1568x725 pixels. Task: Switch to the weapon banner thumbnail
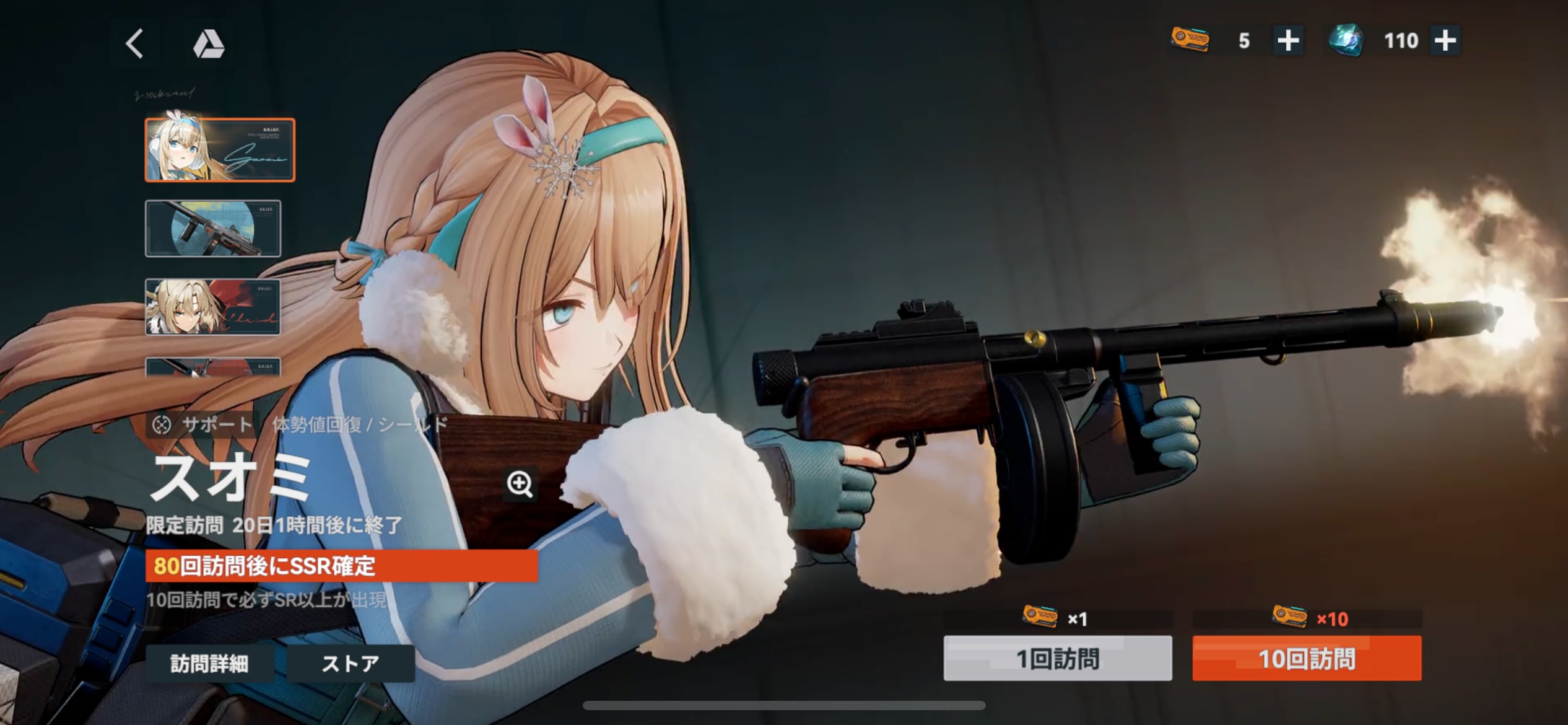pyautogui.click(x=212, y=227)
